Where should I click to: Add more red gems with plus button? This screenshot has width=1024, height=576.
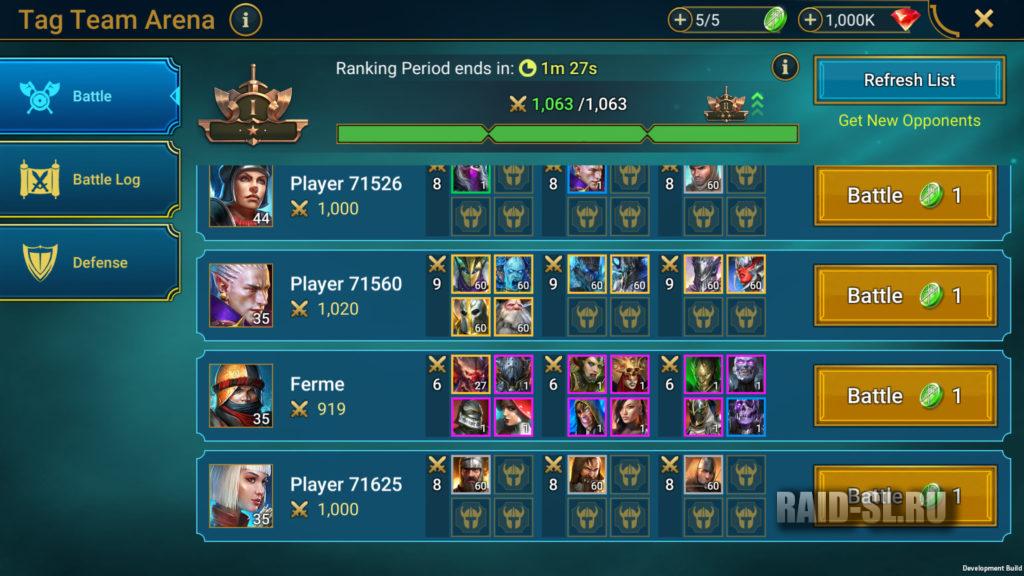[x=811, y=20]
